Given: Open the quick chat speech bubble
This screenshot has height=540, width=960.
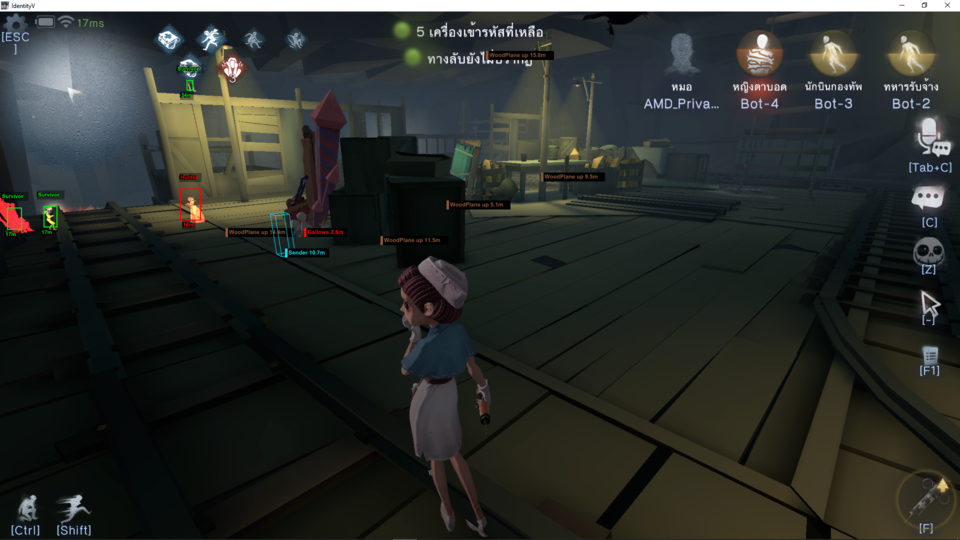Looking at the screenshot, I should point(929,197).
